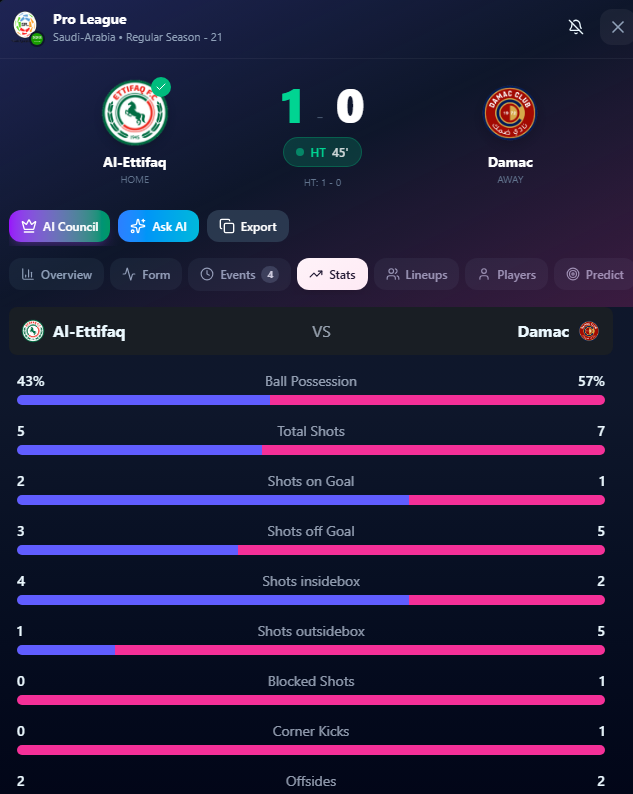Click the Ask AI button
Image resolution: width=633 pixels, height=794 pixels.
tap(158, 226)
